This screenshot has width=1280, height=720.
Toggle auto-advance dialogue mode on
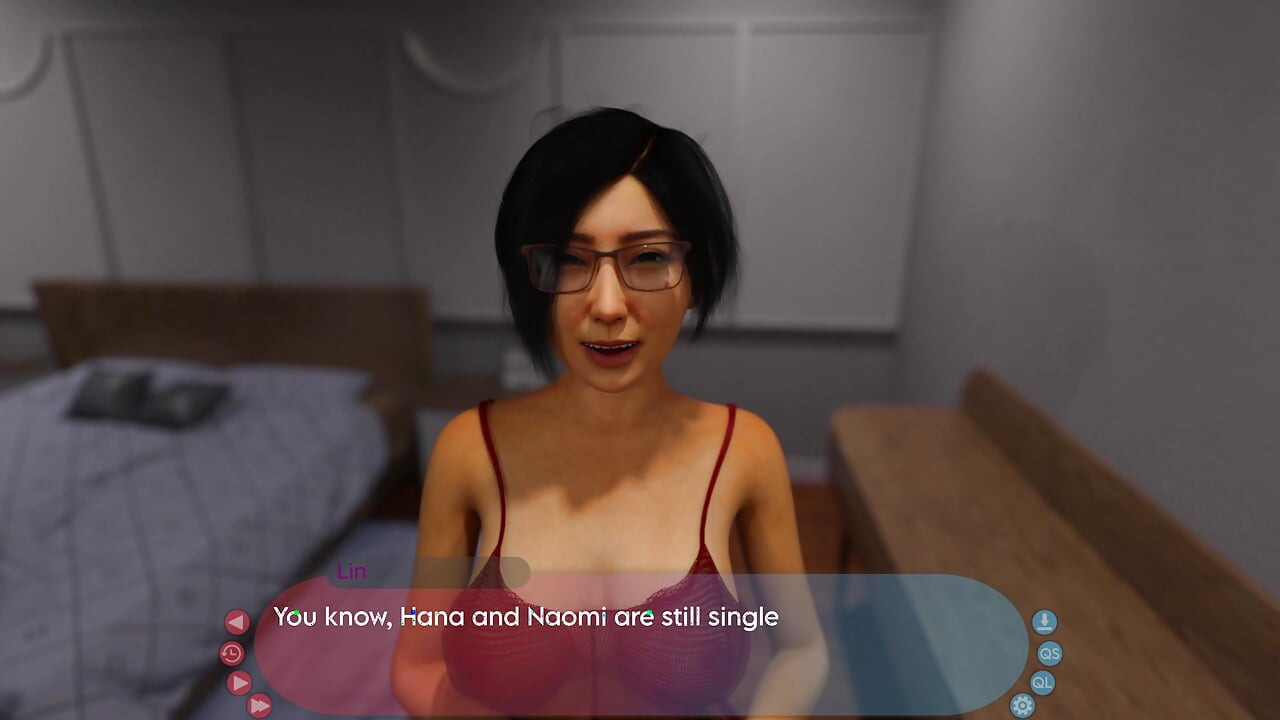(238, 683)
